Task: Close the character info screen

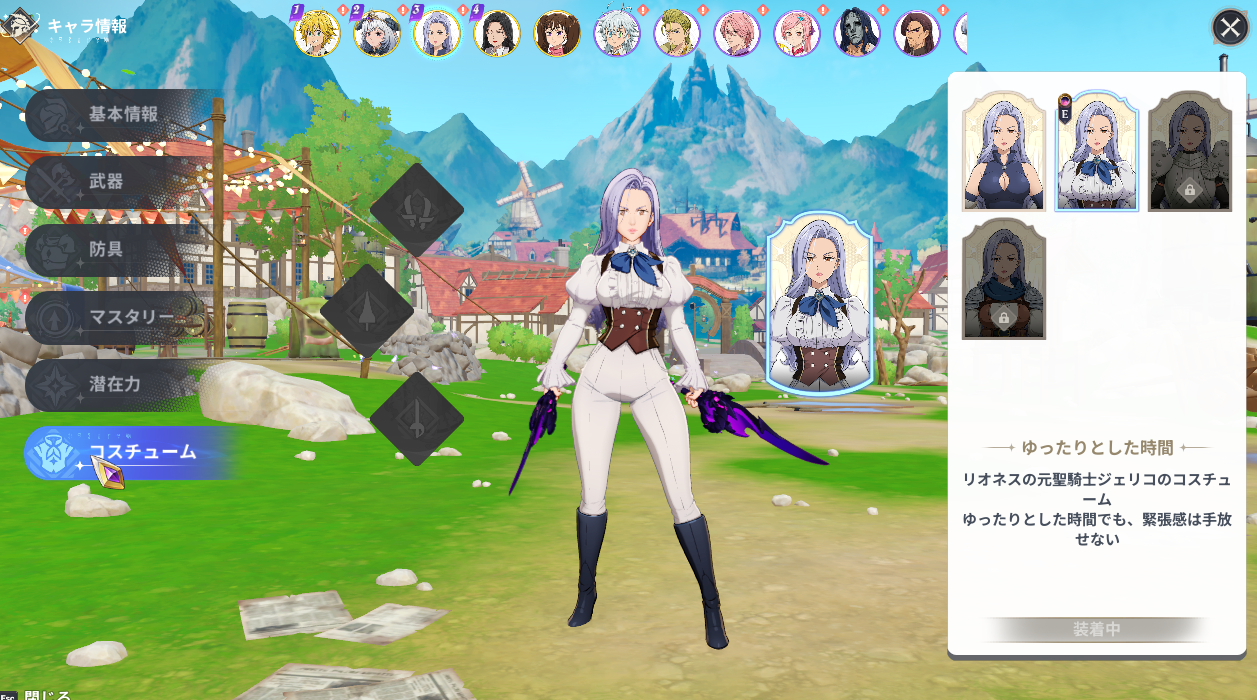Action: click(x=1229, y=27)
